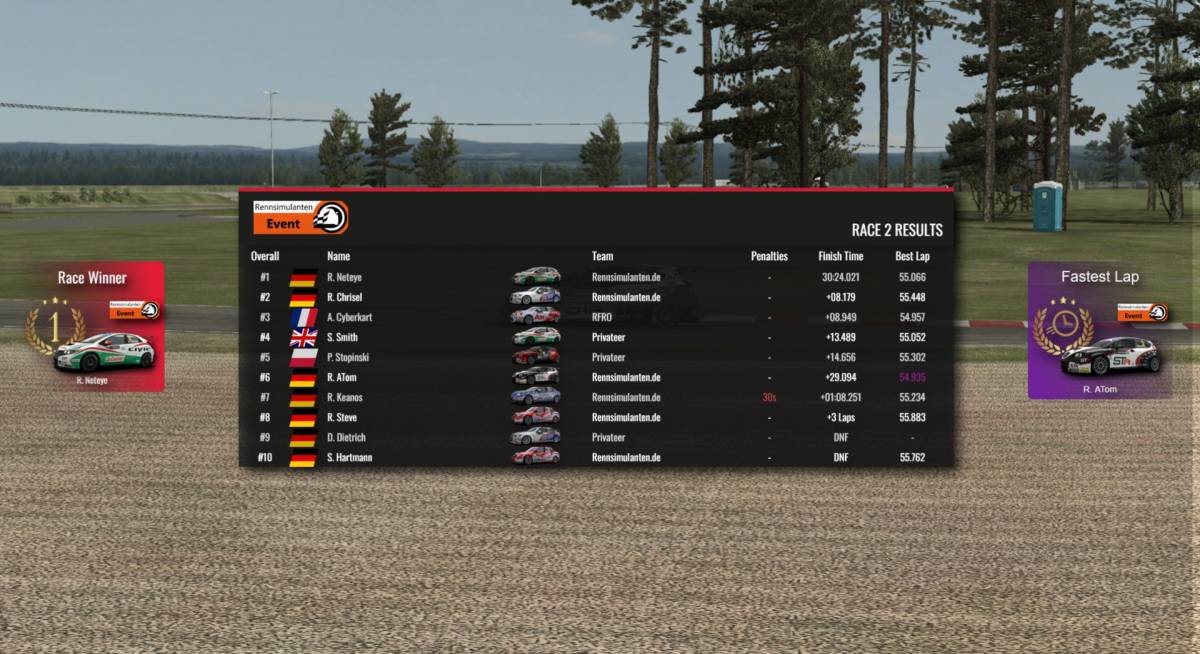Click the Finish Time column header
Image resolution: width=1200 pixels, height=654 pixels.
pos(840,256)
